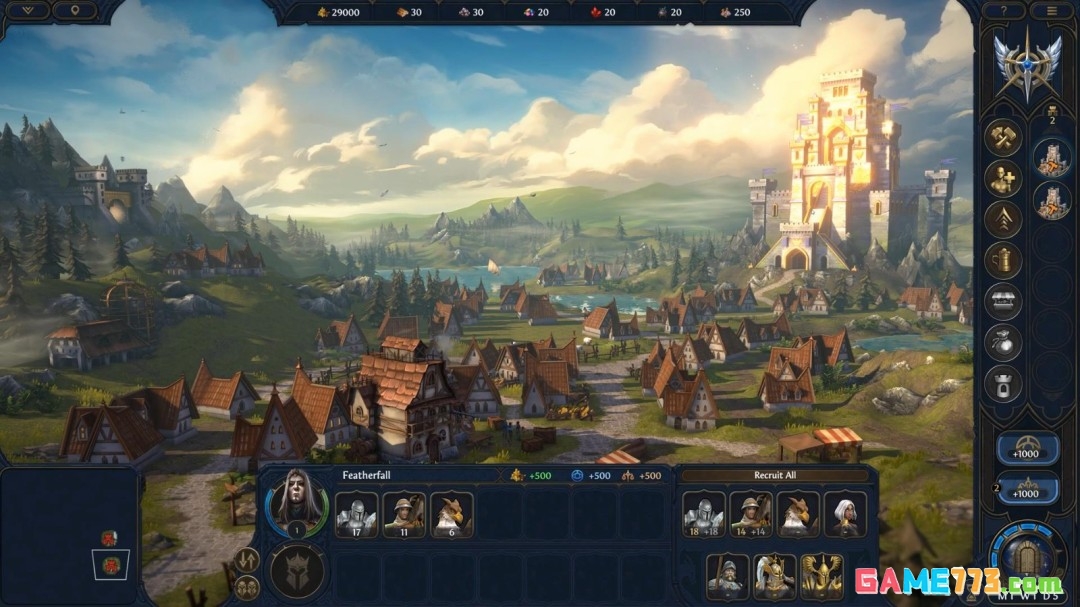Swap armies with the up-down arrows button
1080x607 pixels.
tap(246, 560)
